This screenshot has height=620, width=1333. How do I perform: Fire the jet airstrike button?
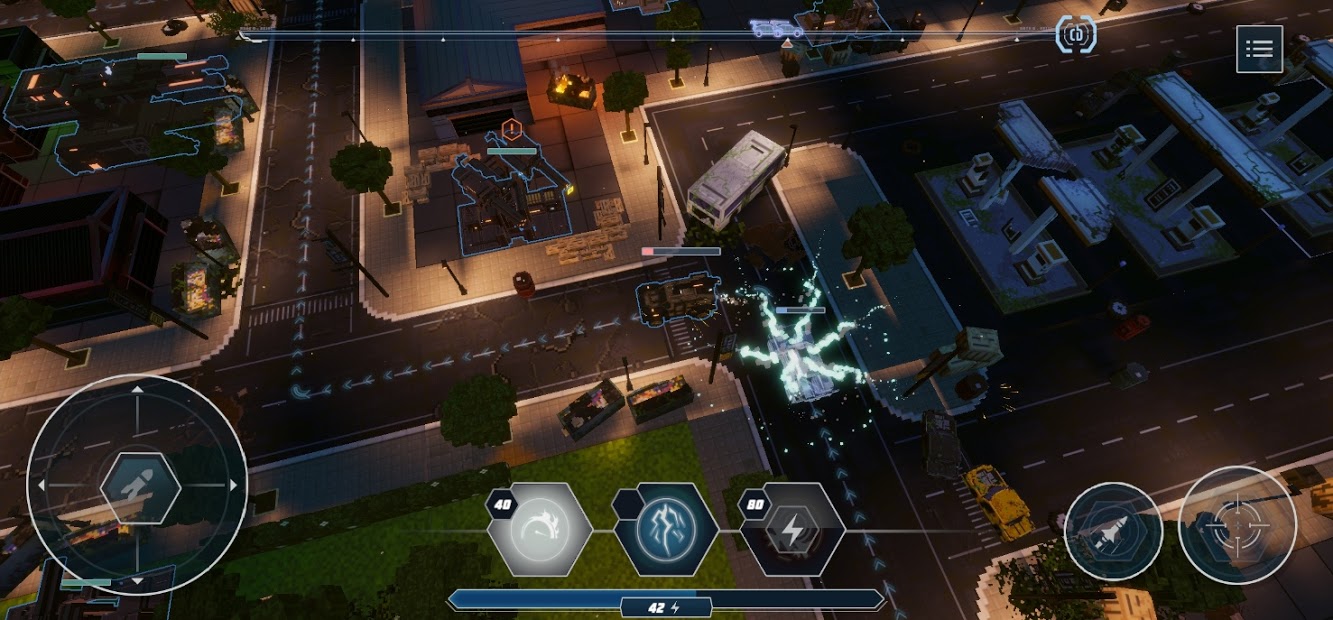1113,531
